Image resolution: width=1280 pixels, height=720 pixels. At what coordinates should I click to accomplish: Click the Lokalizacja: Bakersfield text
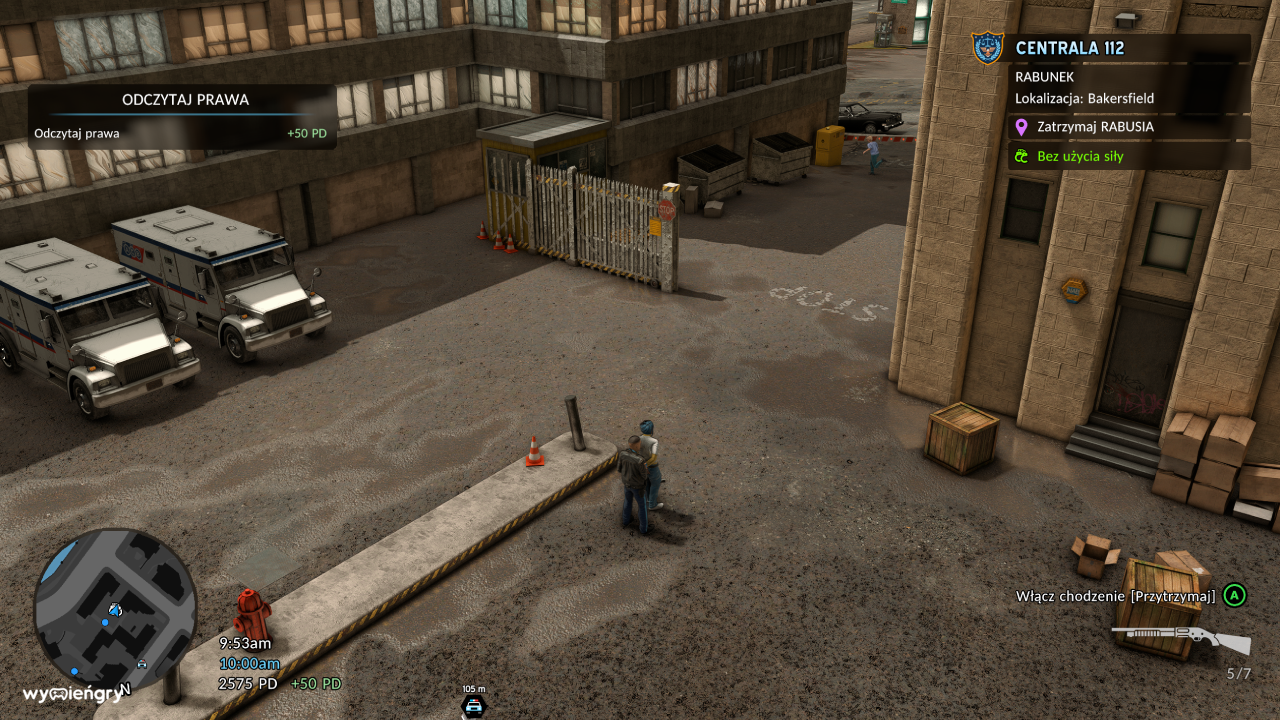click(1084, 99)
